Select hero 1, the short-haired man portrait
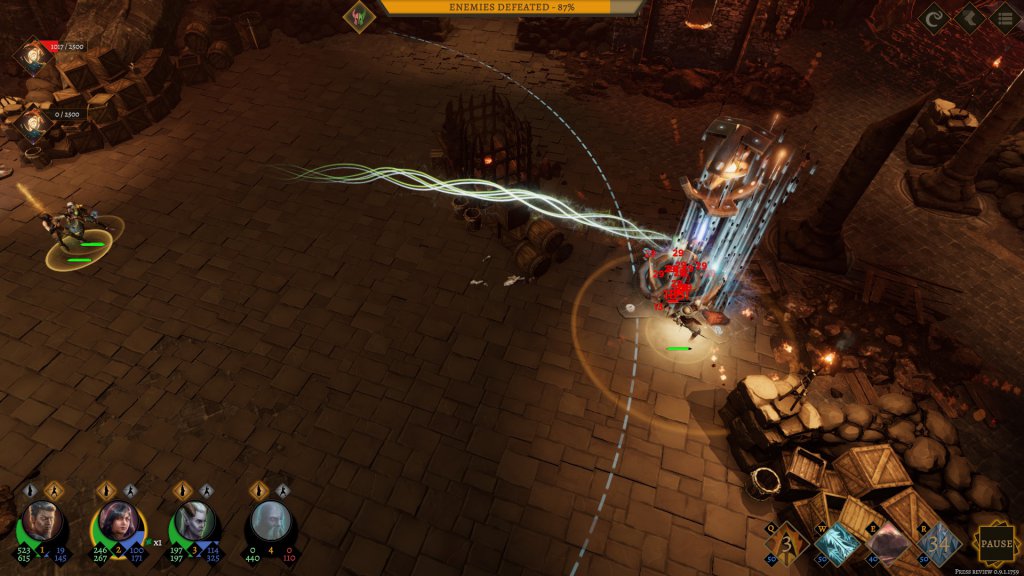Image resolution: width=1024 pixels, height=576 pixels. [x=43, y=521]
